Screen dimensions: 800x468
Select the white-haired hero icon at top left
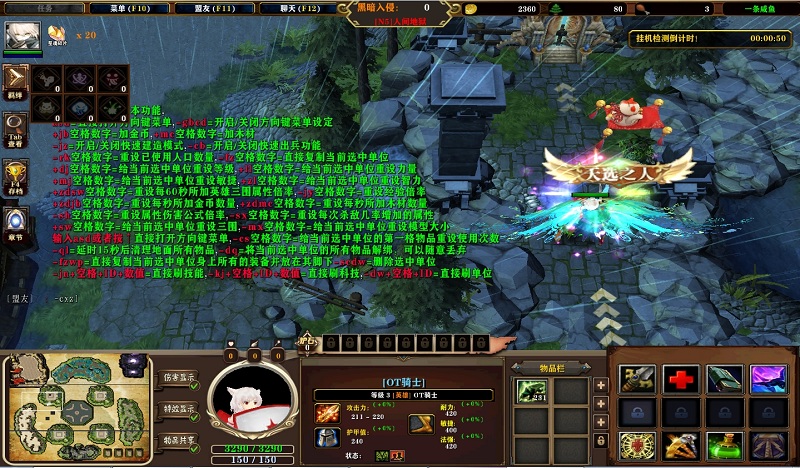(x=21, y=36)
